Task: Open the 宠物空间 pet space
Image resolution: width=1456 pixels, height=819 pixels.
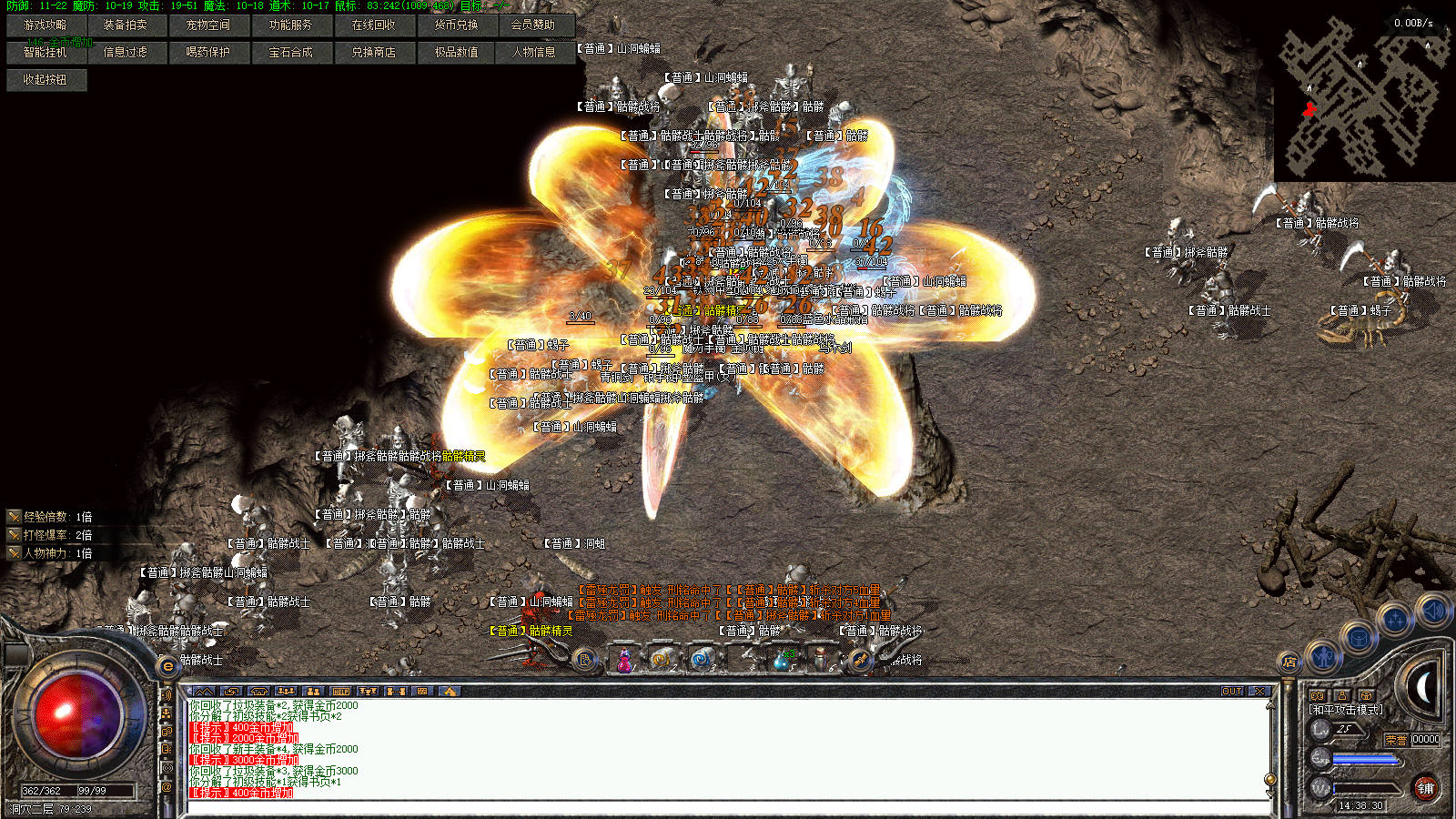Action: [x=208, y=25]
